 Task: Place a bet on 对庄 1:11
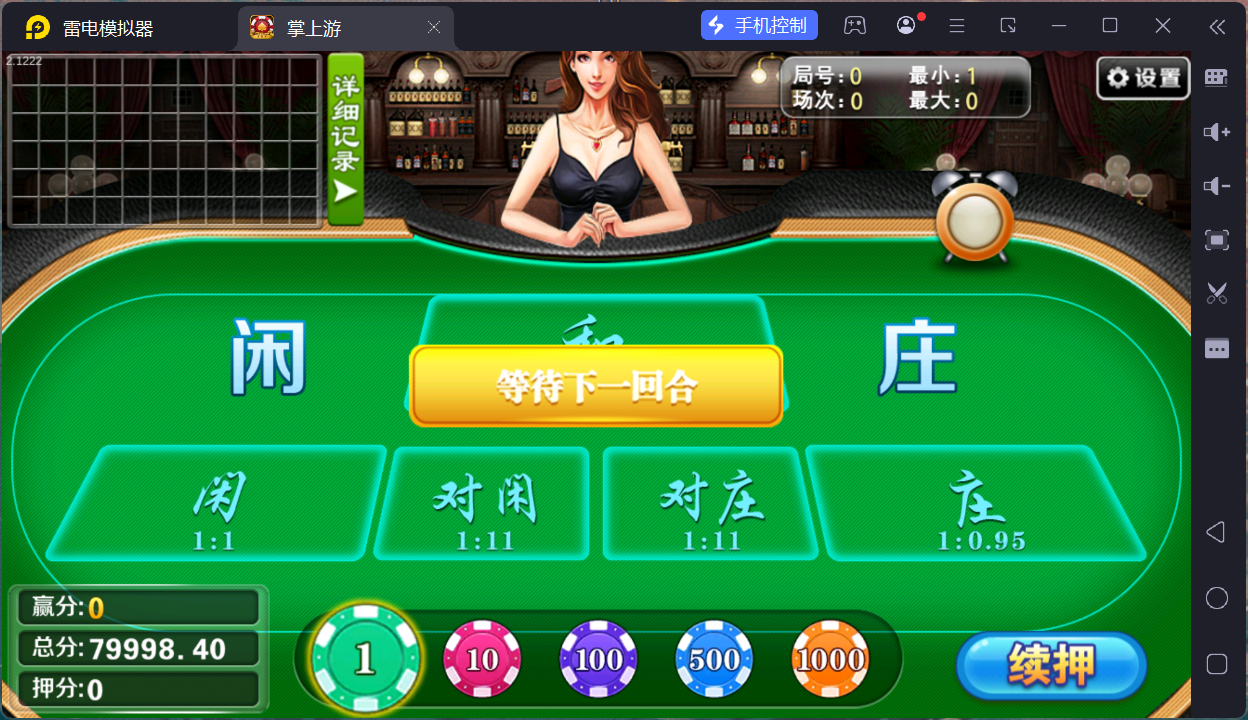(x=711, y=503)
